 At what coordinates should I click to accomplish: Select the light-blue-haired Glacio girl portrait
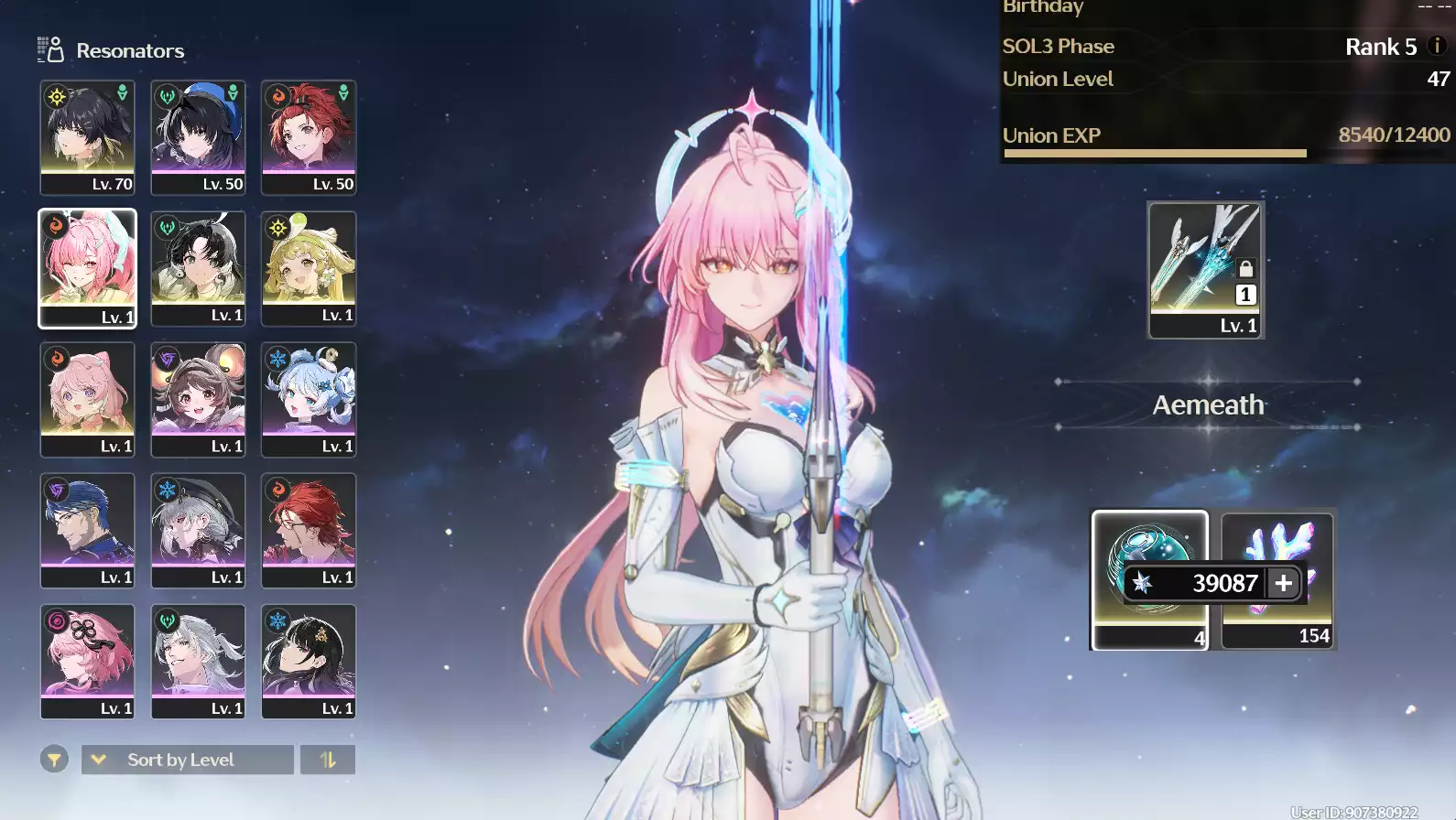[309, 399]
